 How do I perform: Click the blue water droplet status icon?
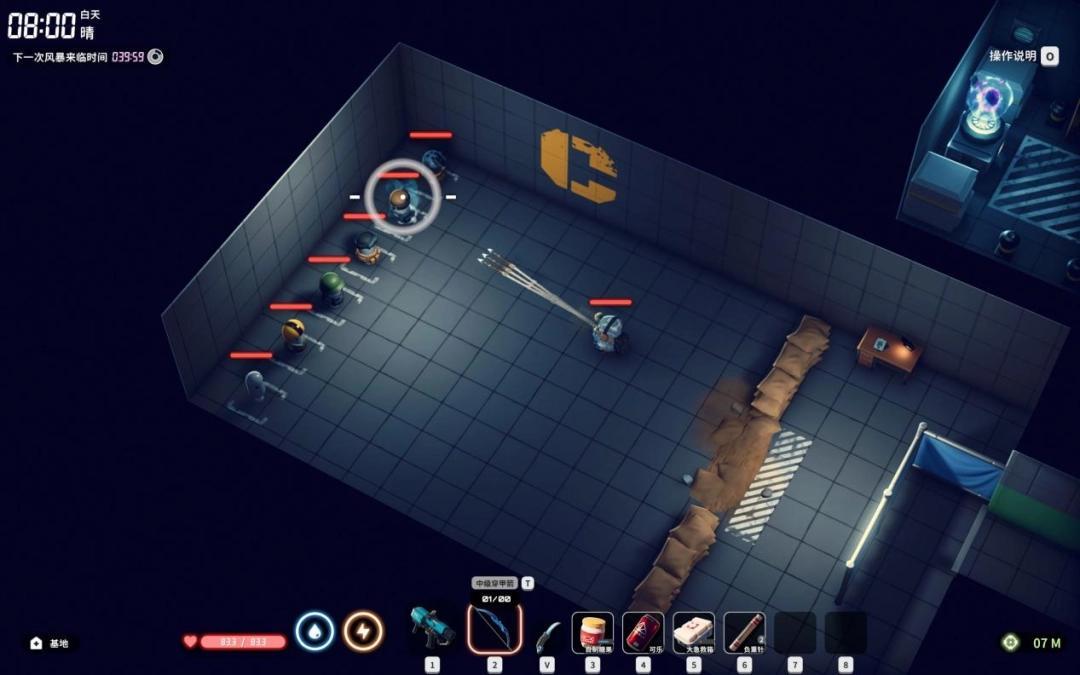[314, 631]
